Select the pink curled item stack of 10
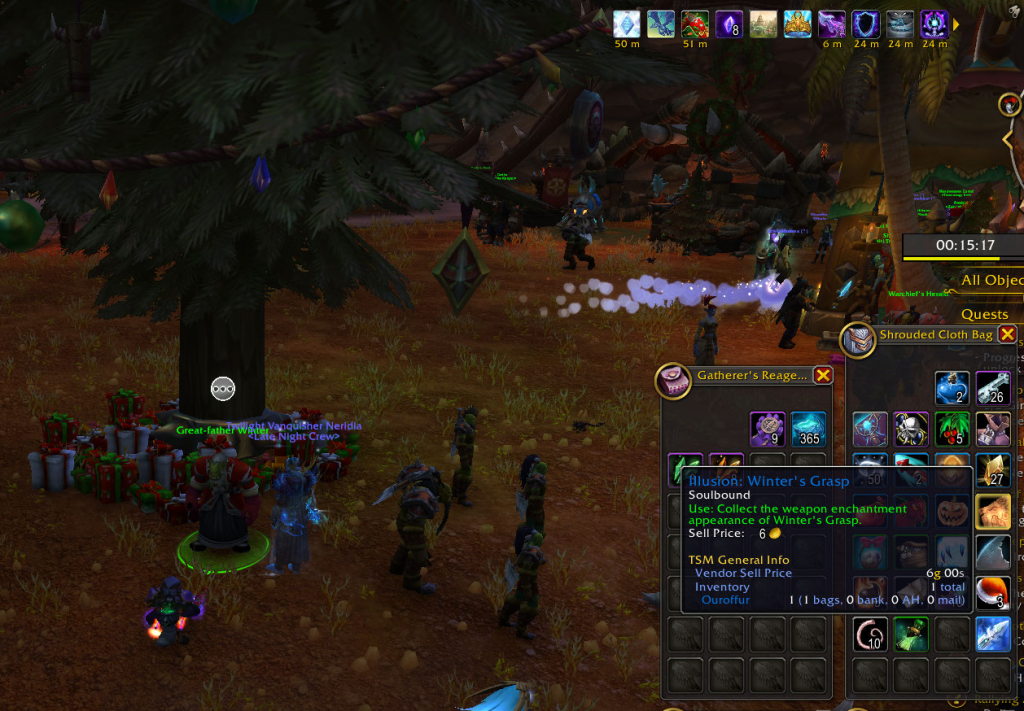The width and height of the screenshot is (1024, 711). [870, 634]
